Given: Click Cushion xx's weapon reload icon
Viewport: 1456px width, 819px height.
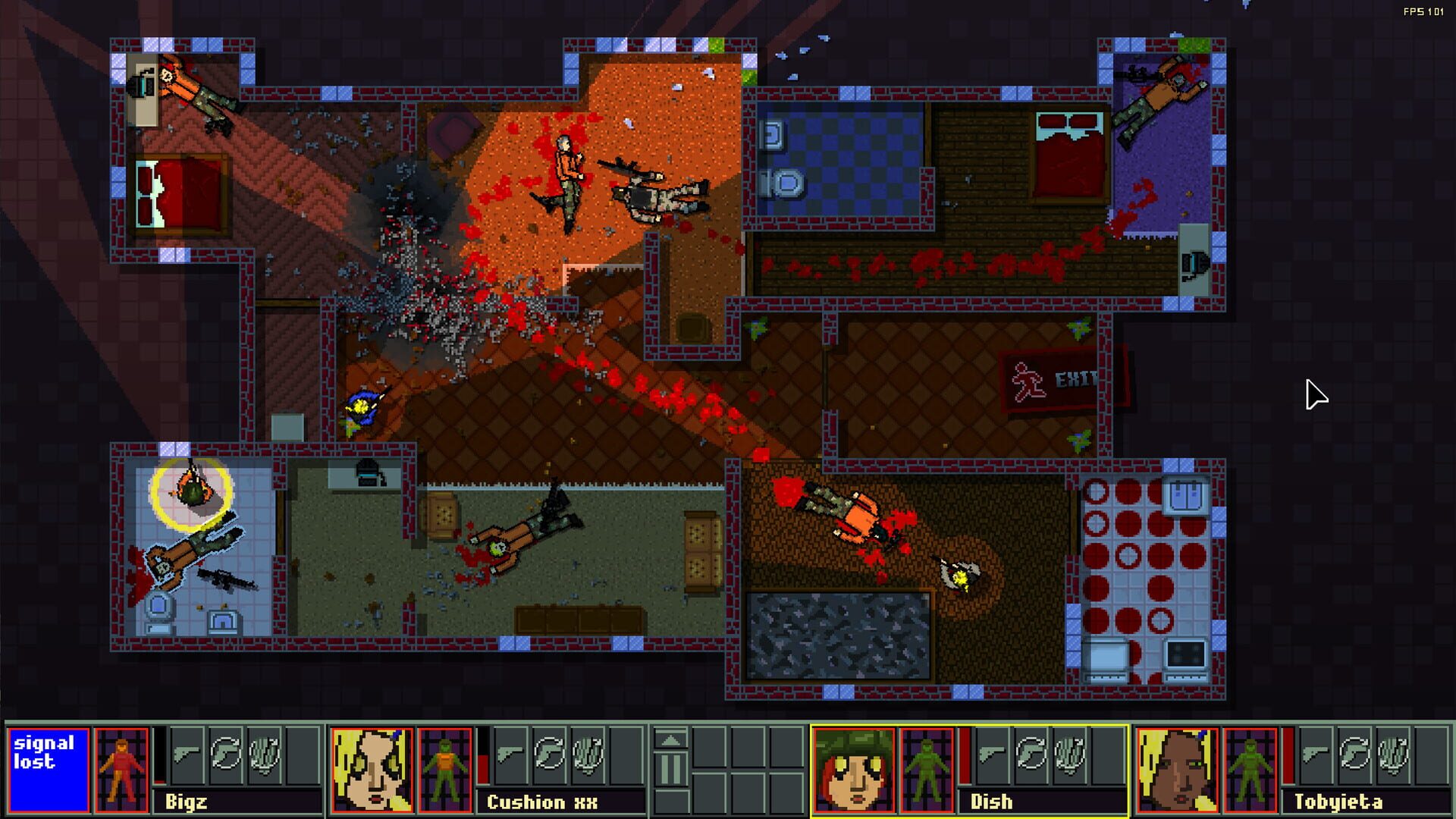Looking at the screenshot, I should click(x=550, y=752).
